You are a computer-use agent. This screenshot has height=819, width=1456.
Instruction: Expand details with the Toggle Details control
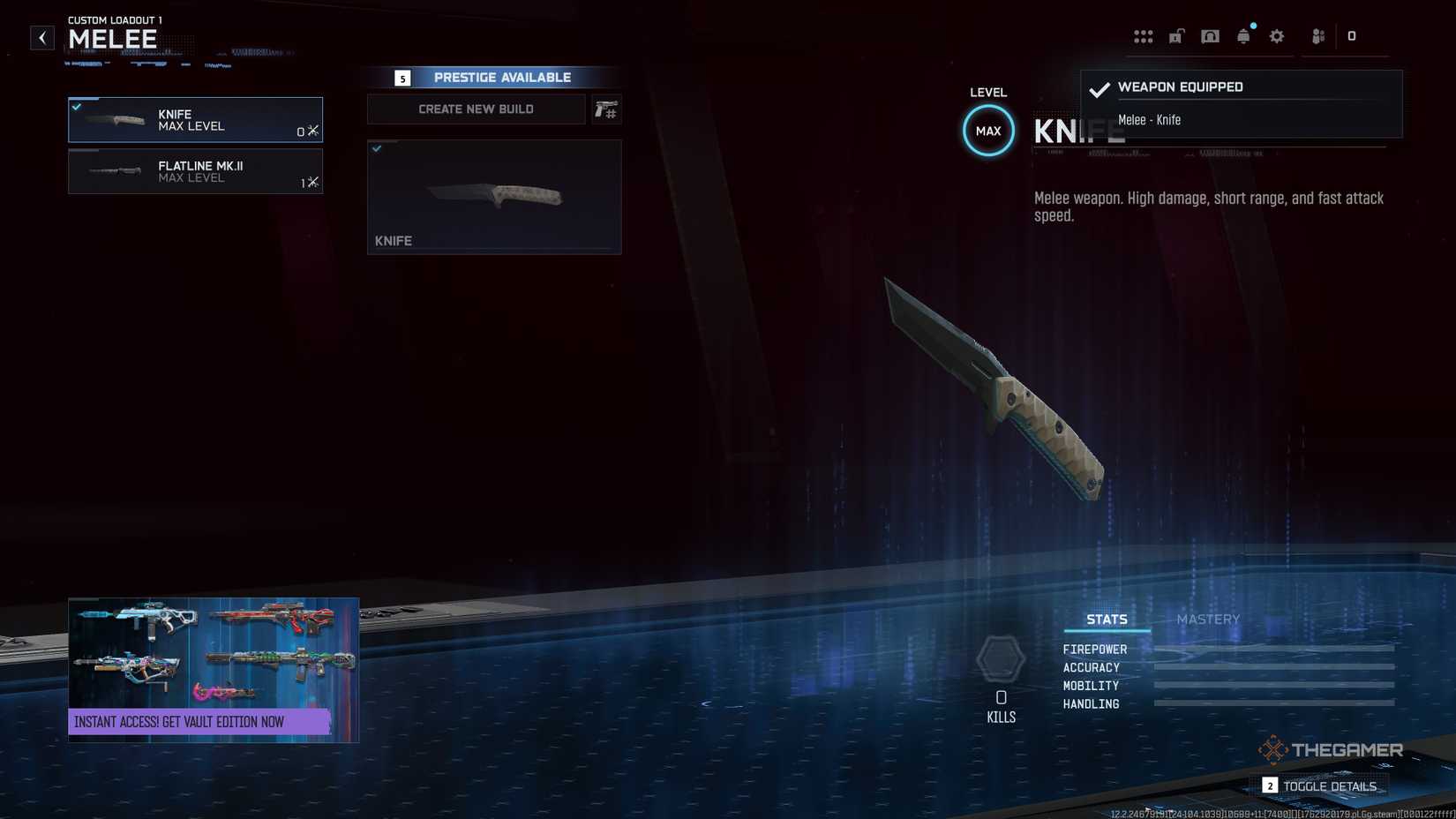pyautogui.click(x=1326, y=785)
